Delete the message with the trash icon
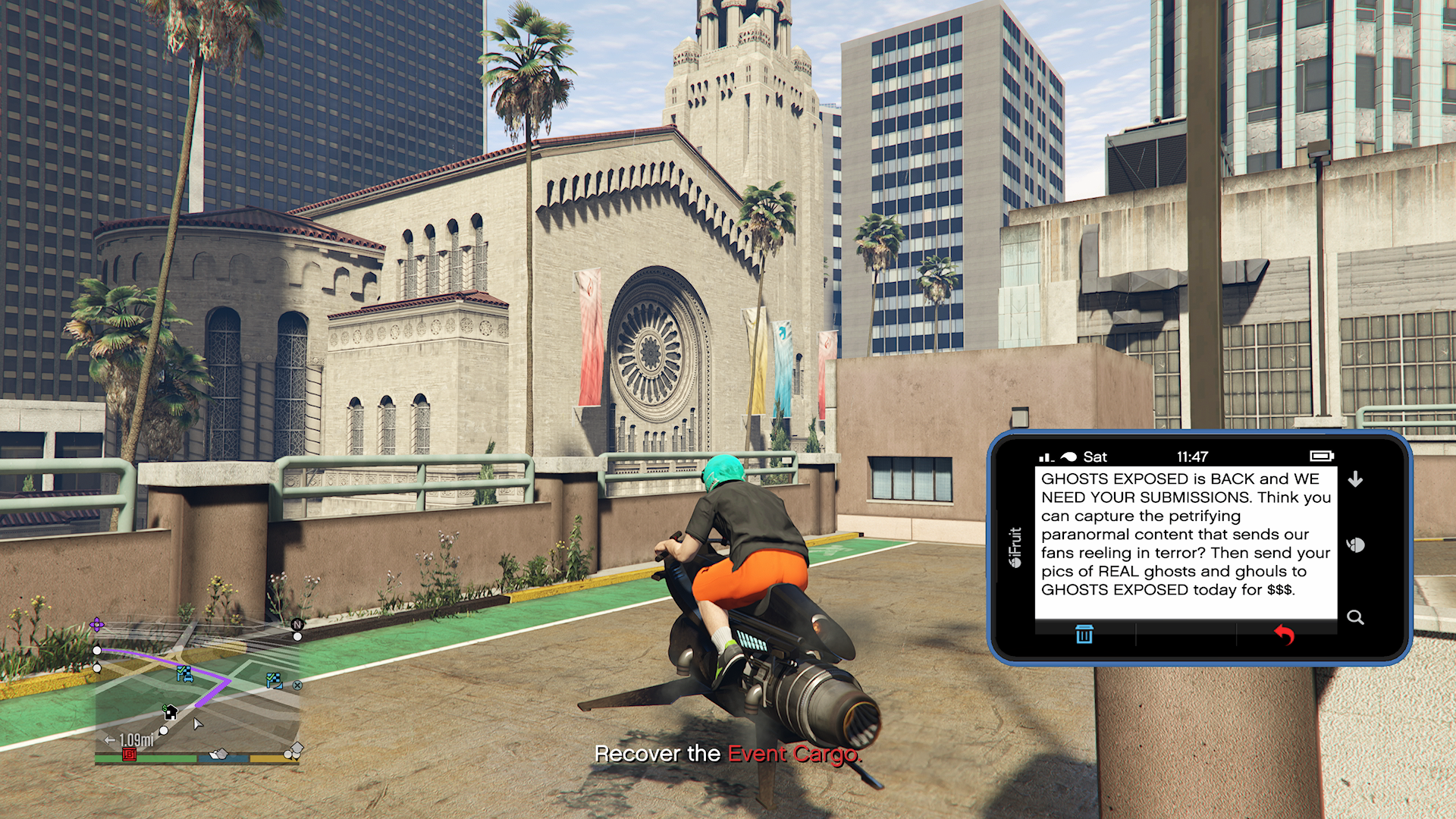 [1084, 634]
